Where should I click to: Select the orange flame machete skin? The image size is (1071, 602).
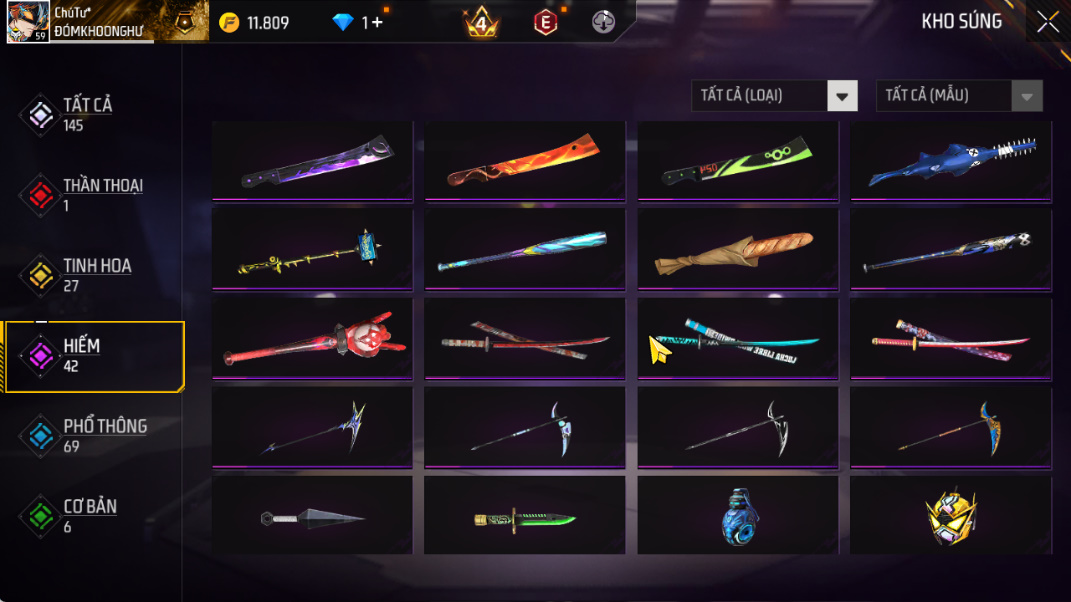[525, 162]
